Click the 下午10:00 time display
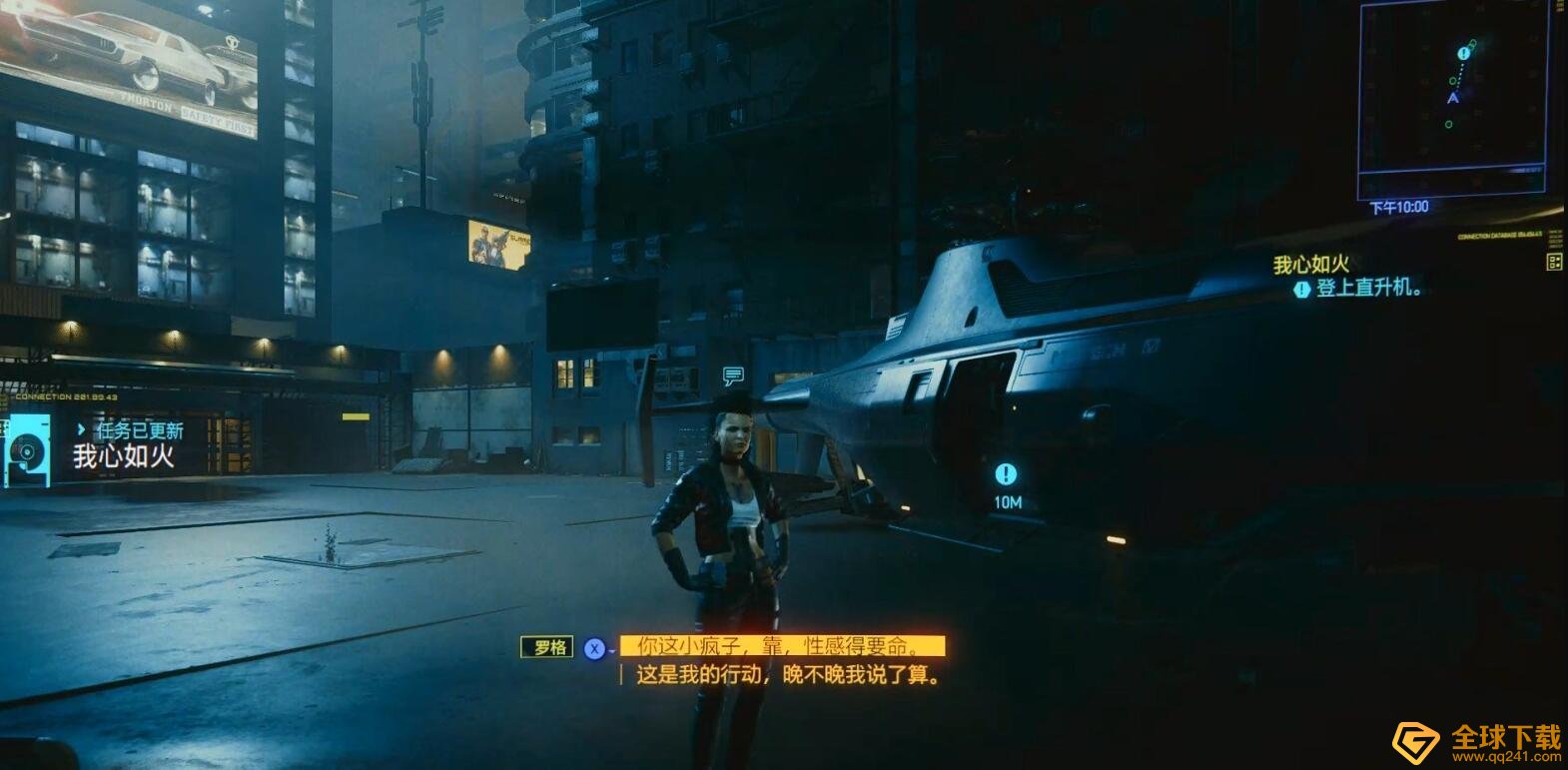Viewport: 1568px width, 770px height. pos(1402,205)
